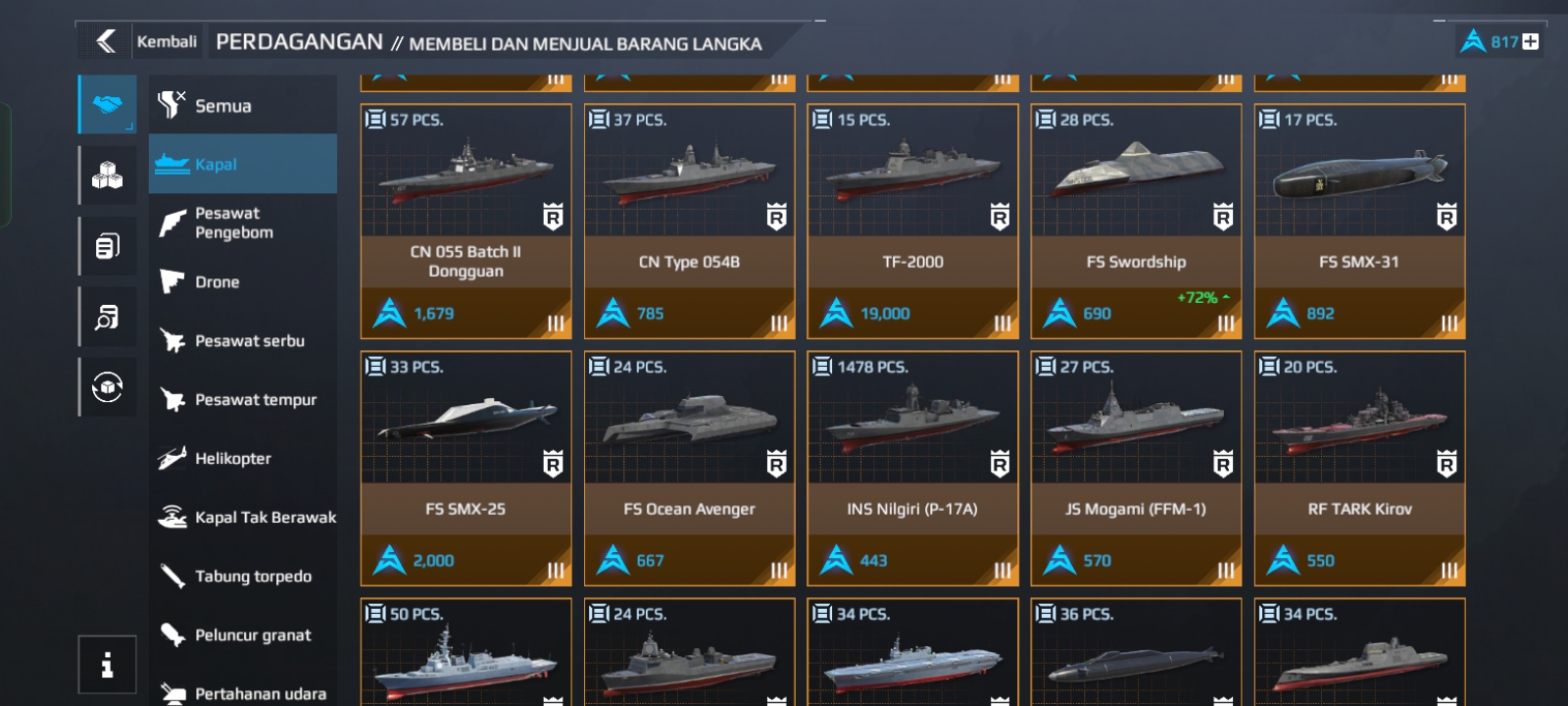Image resolution: width=1568 pixels, height=706 pixels.
Task: Open the FS SMX-31 submarine card
Action: pos(1359,221)
